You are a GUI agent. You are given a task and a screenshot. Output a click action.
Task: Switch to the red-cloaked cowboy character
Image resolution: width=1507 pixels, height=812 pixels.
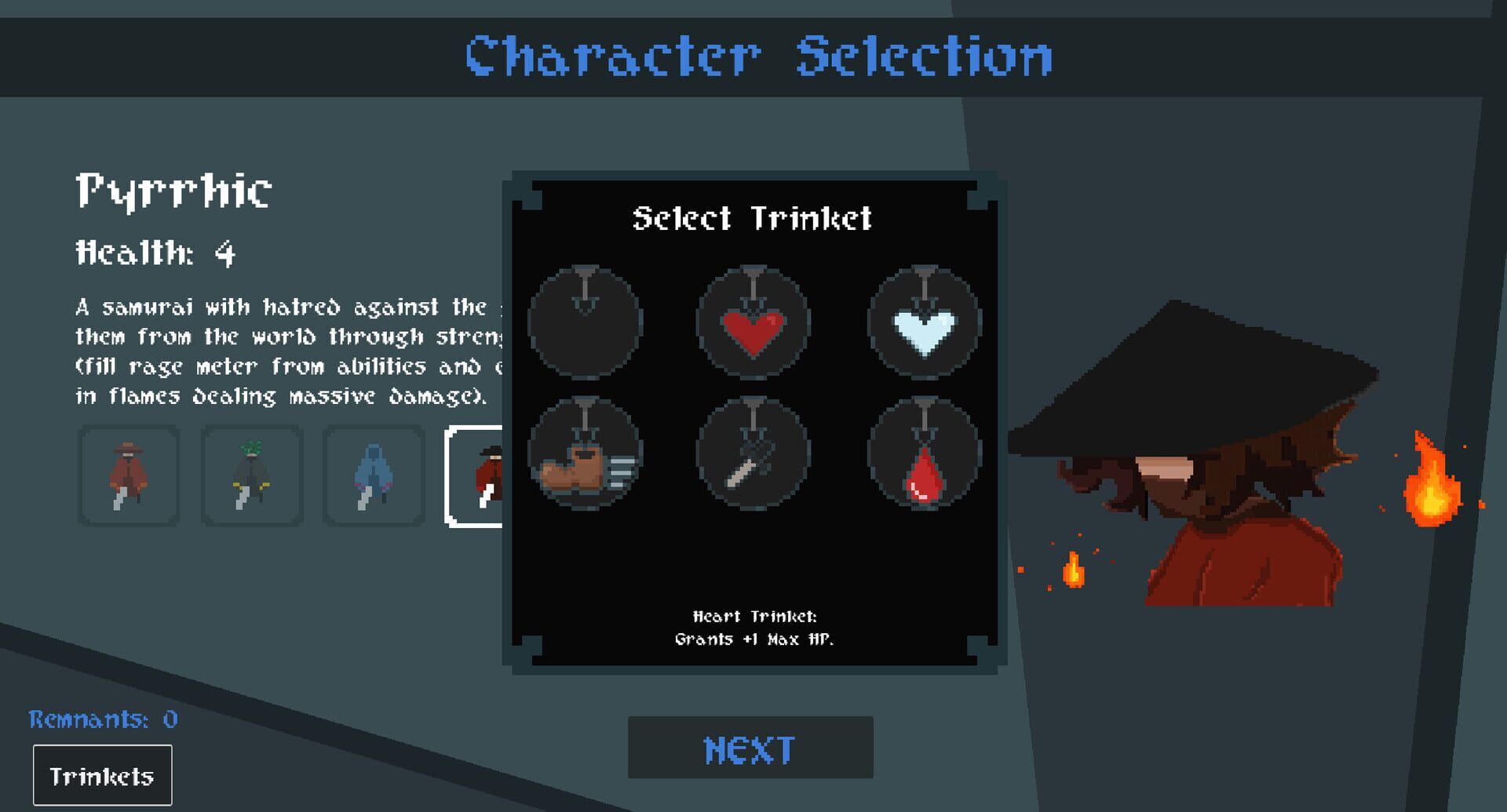pyautogui.click(x=130, y=475)
